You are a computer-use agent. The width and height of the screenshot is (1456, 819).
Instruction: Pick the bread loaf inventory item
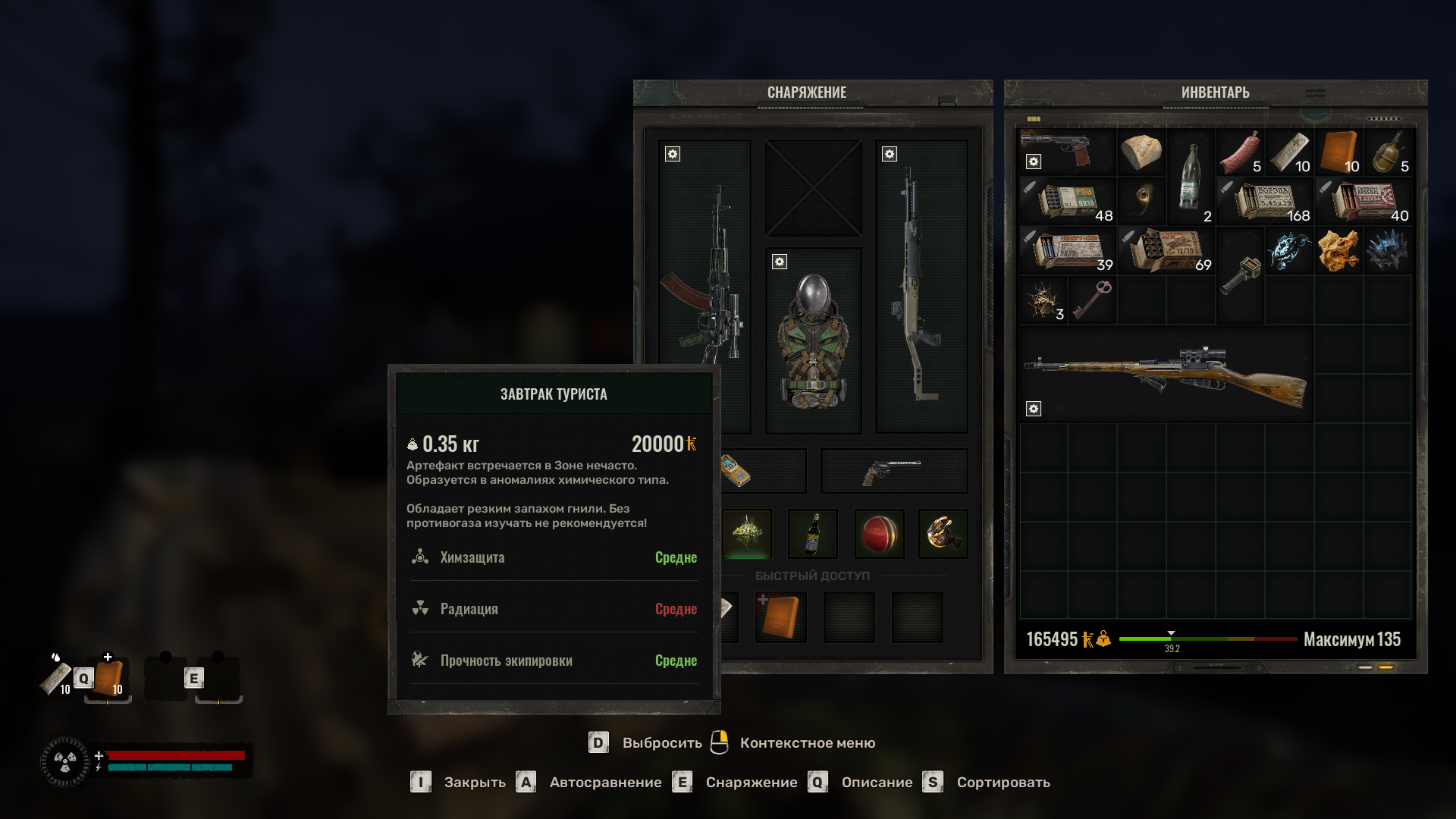(1141, 152)
